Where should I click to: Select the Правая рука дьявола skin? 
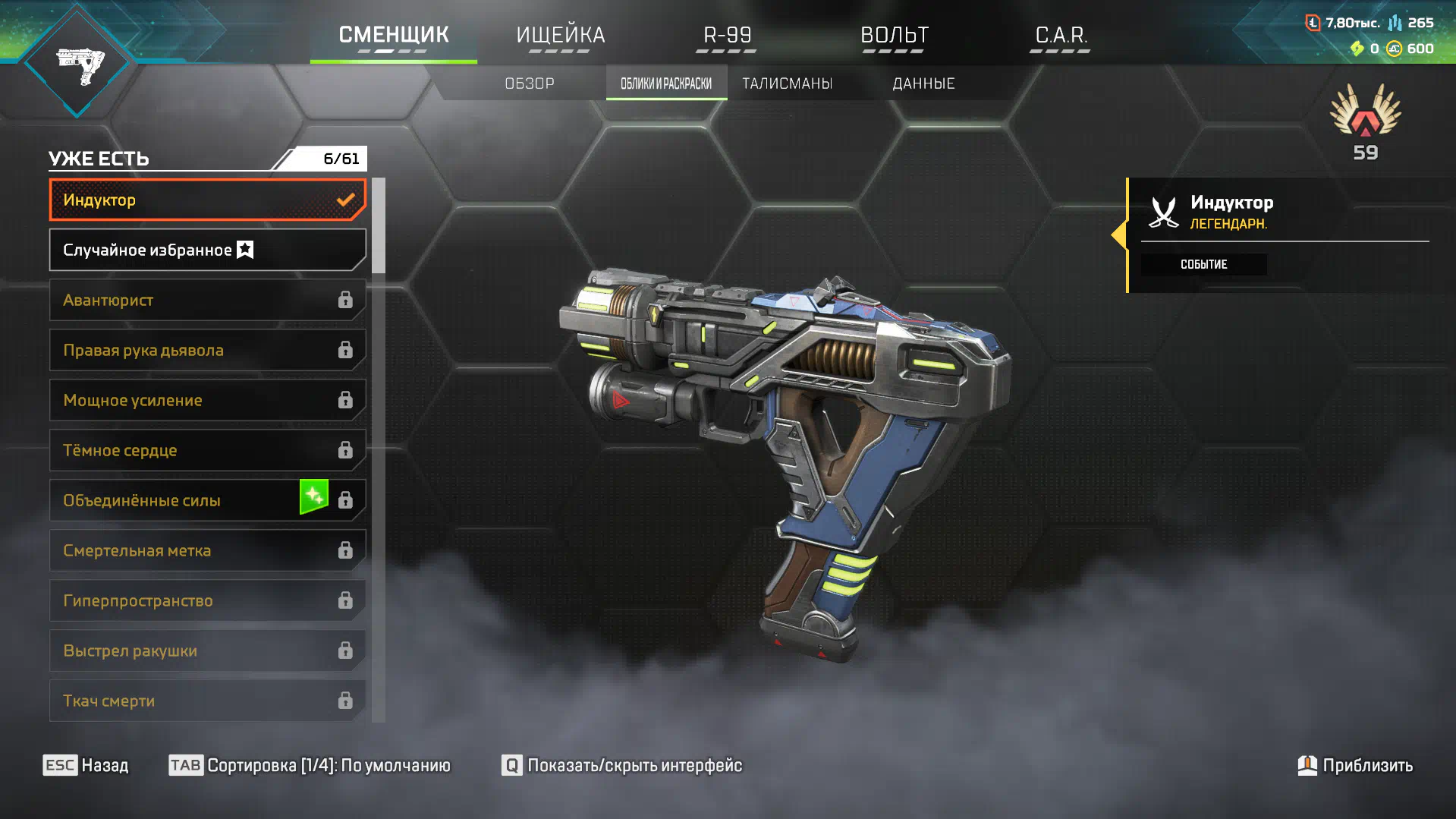coord(207,350)
